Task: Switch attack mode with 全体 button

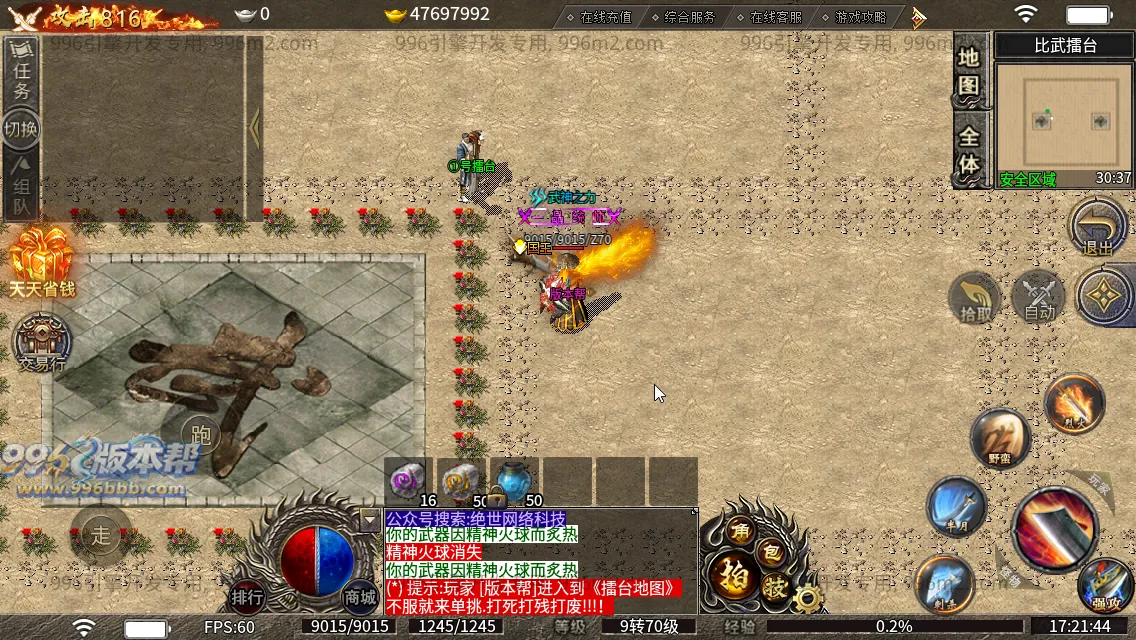Action: point(968,150)
